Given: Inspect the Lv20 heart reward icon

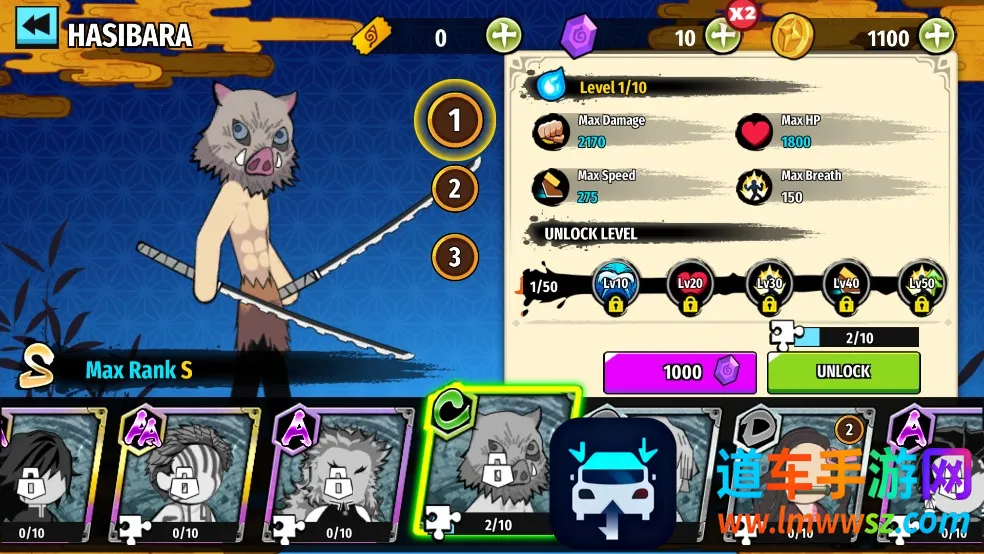Looking at the screenshot, I should pyautogui.click(x=690, y=285).
